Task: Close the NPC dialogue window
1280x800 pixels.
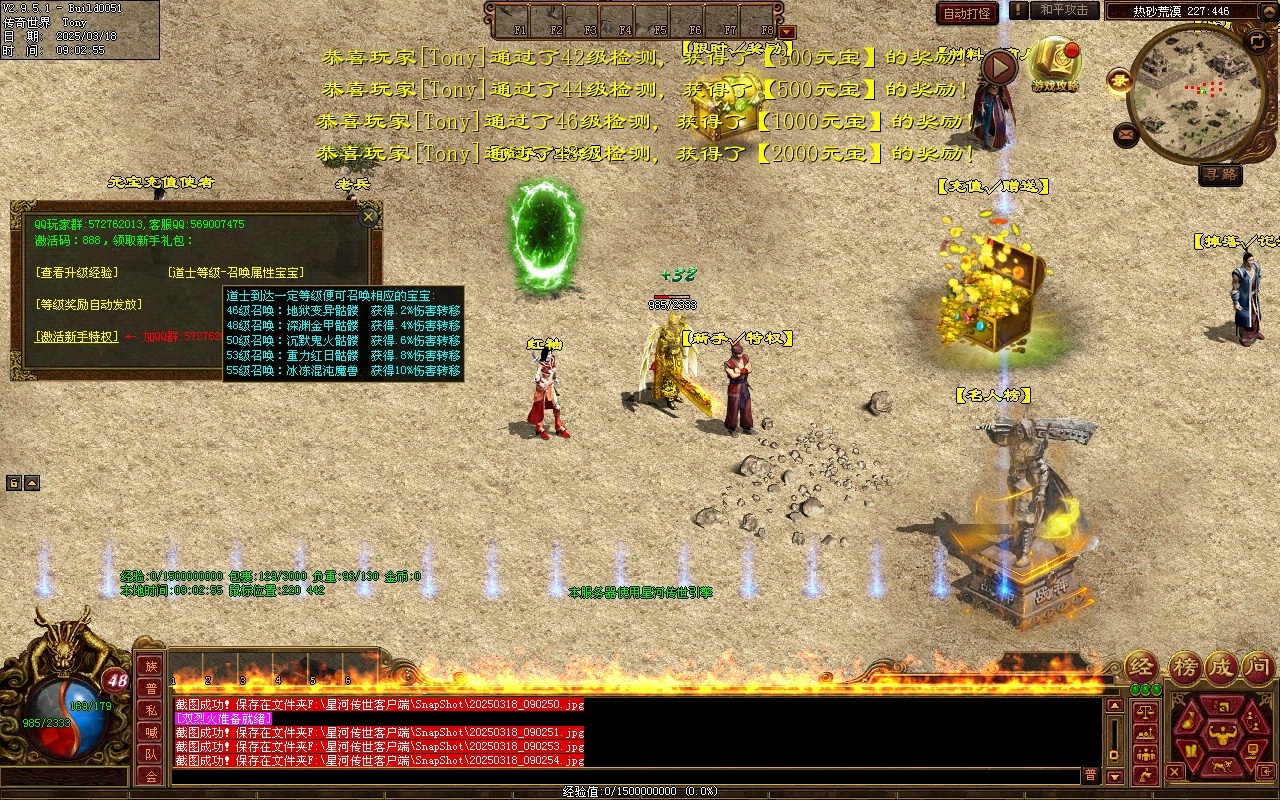Action: pos(369,216)
